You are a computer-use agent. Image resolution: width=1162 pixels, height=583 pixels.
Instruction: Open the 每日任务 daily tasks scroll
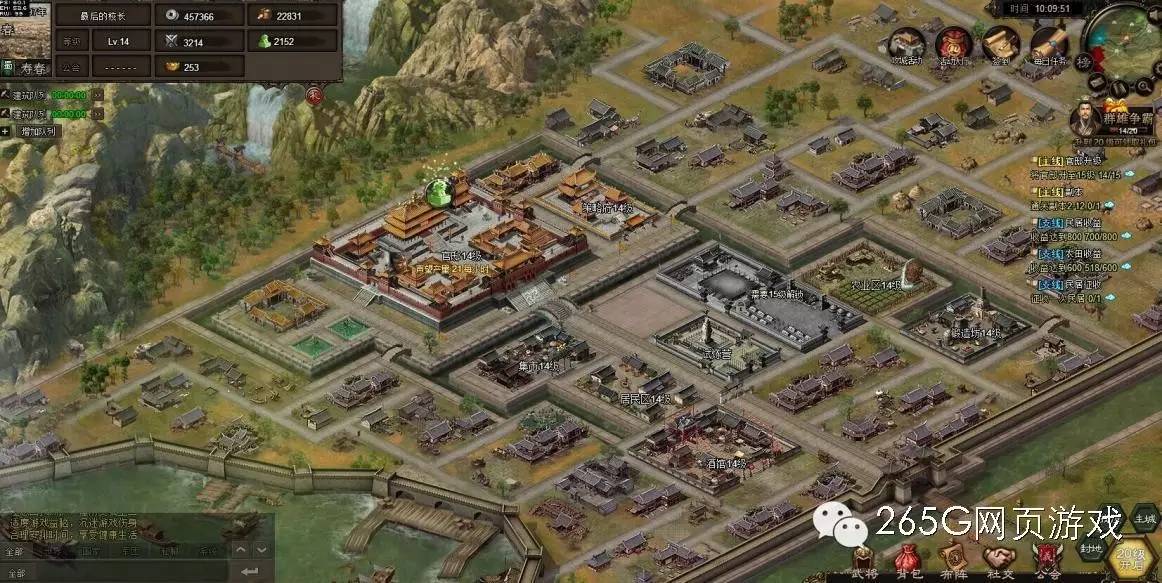pos(1047,45)
